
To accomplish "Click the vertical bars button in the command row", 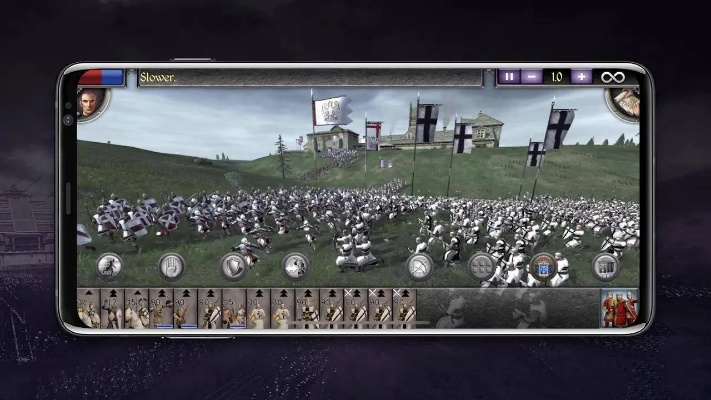I will pos(605,266).
